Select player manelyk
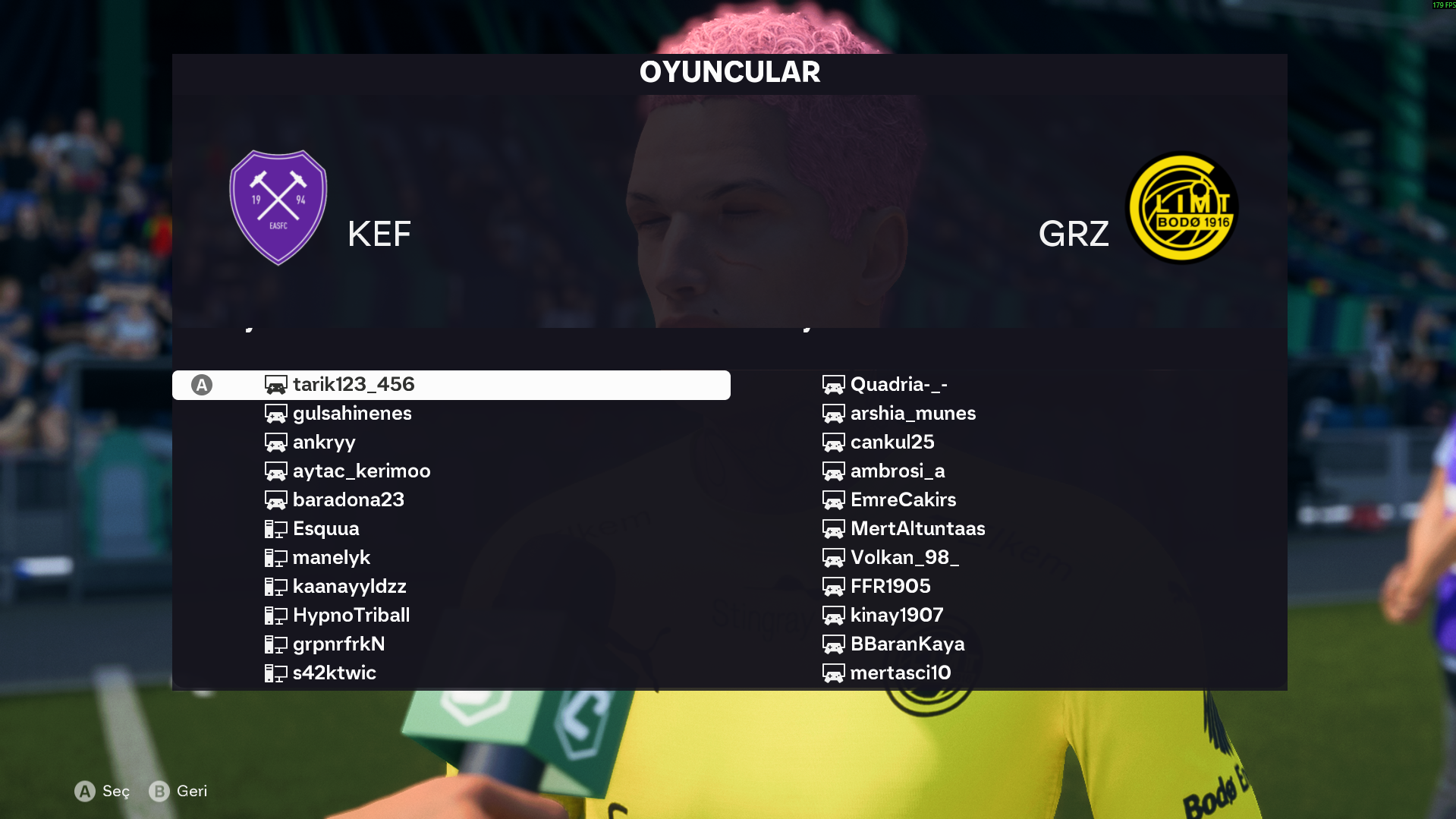Viewport: 1456px width, 819px height. coord(332,558)
